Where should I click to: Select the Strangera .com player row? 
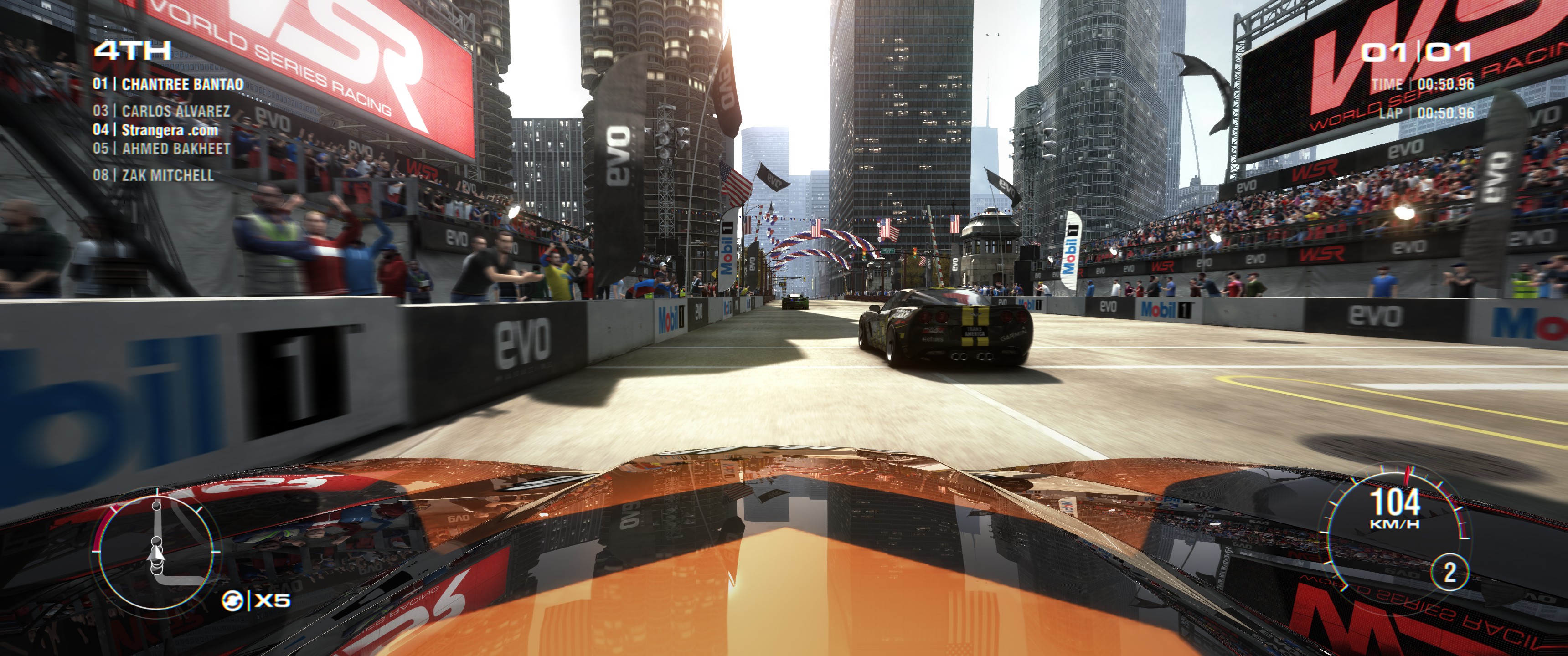coord(156,130)
